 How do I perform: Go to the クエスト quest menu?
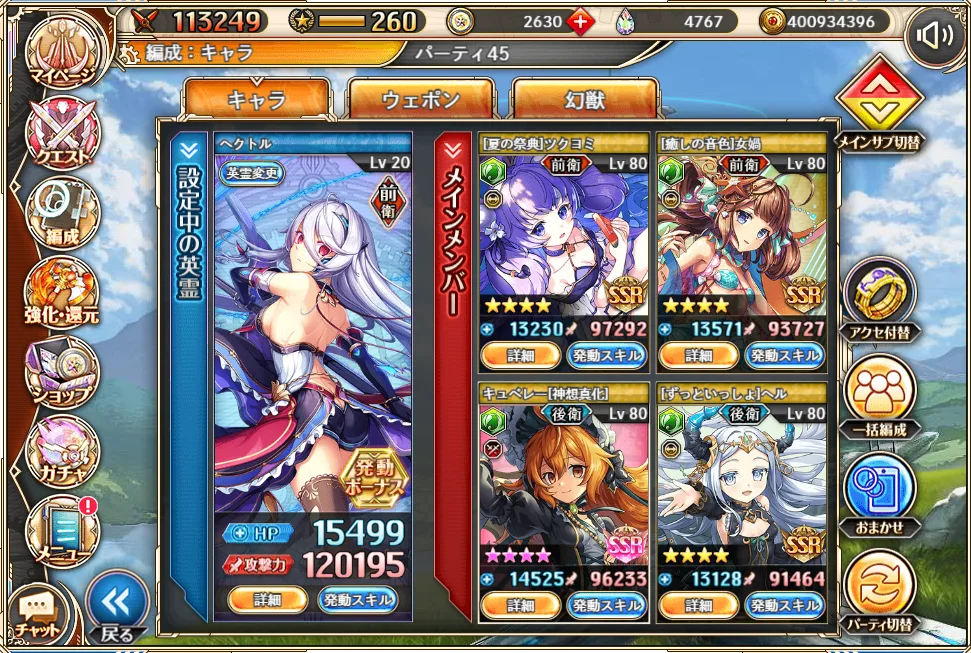click(62, 133)
